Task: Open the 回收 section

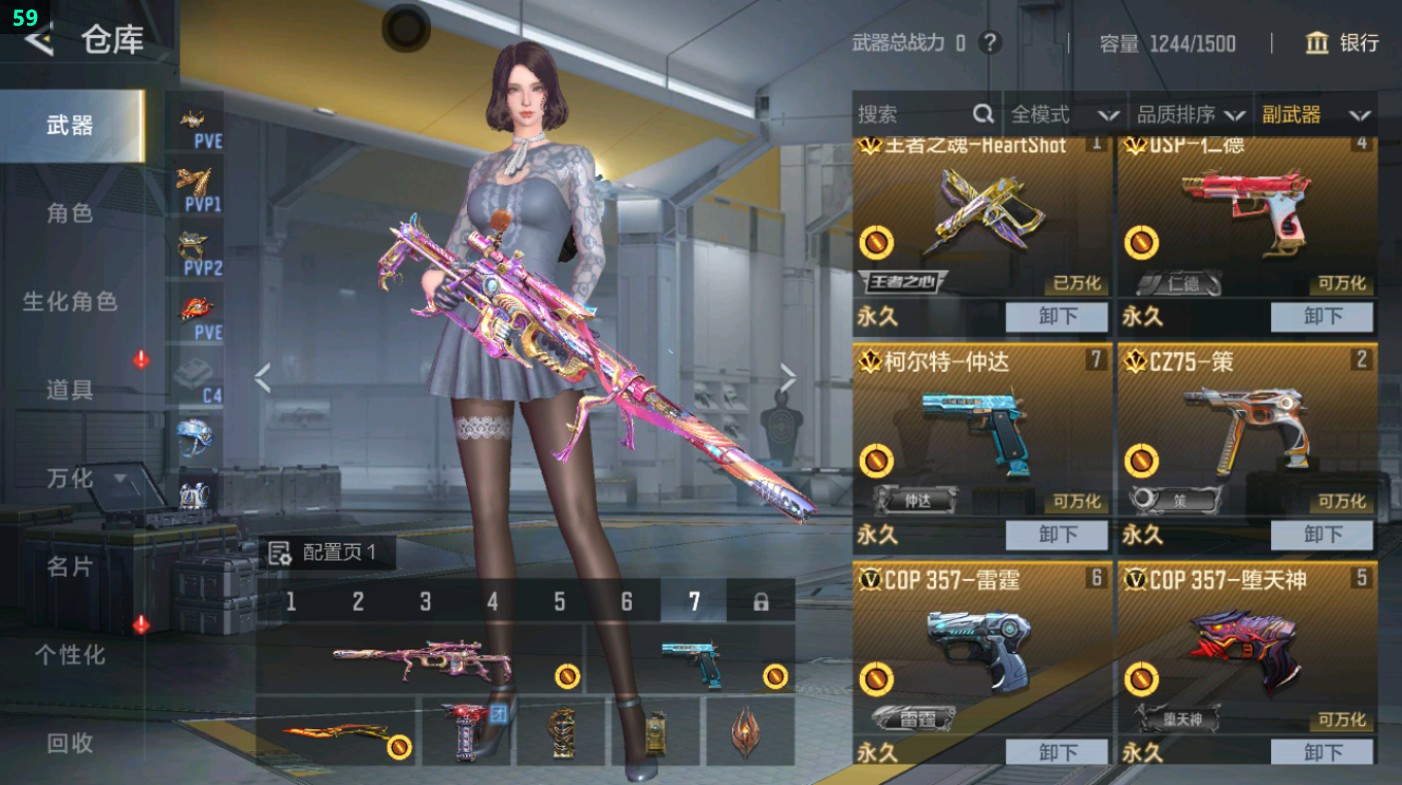Action: pyautogui.click(x=70, y=742)
